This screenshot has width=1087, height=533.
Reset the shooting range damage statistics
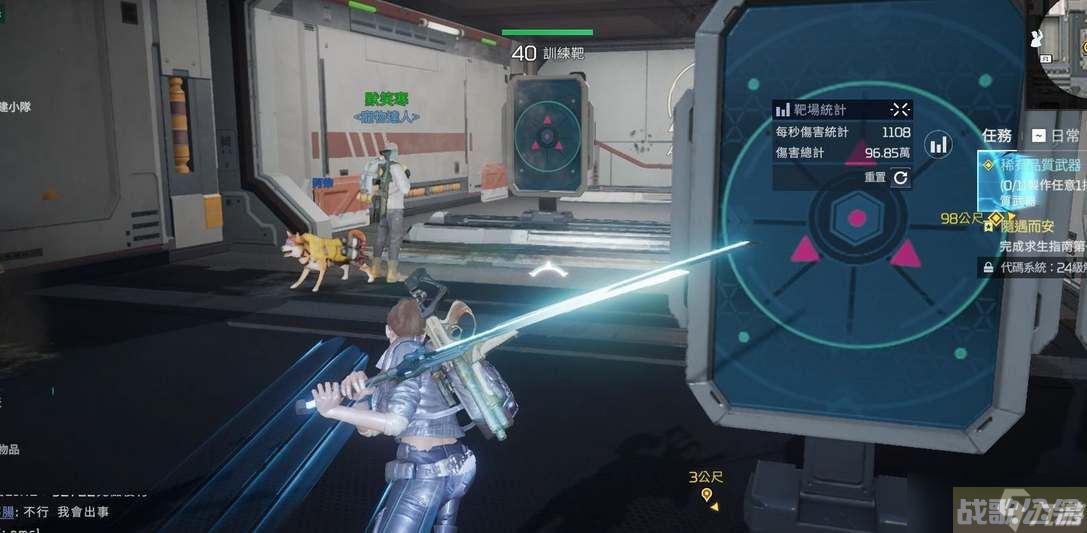click(x=900, y=177)
